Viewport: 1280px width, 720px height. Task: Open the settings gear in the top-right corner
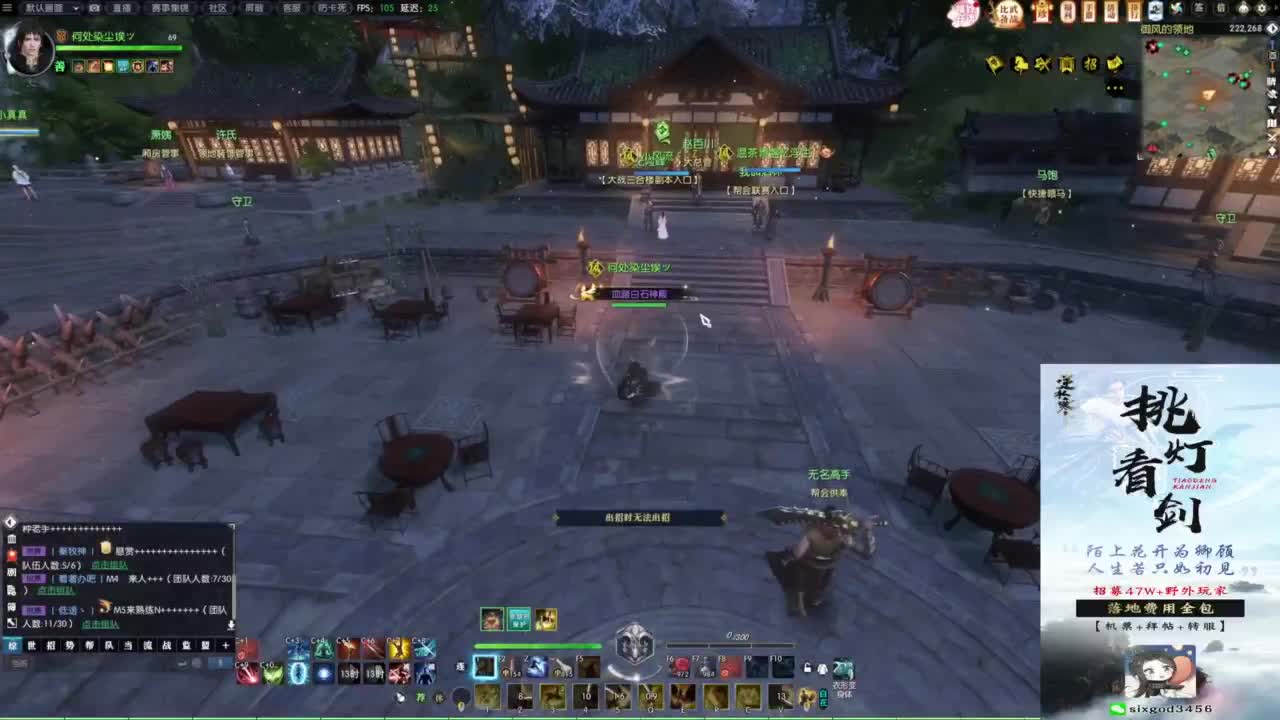click(1261, 10)
